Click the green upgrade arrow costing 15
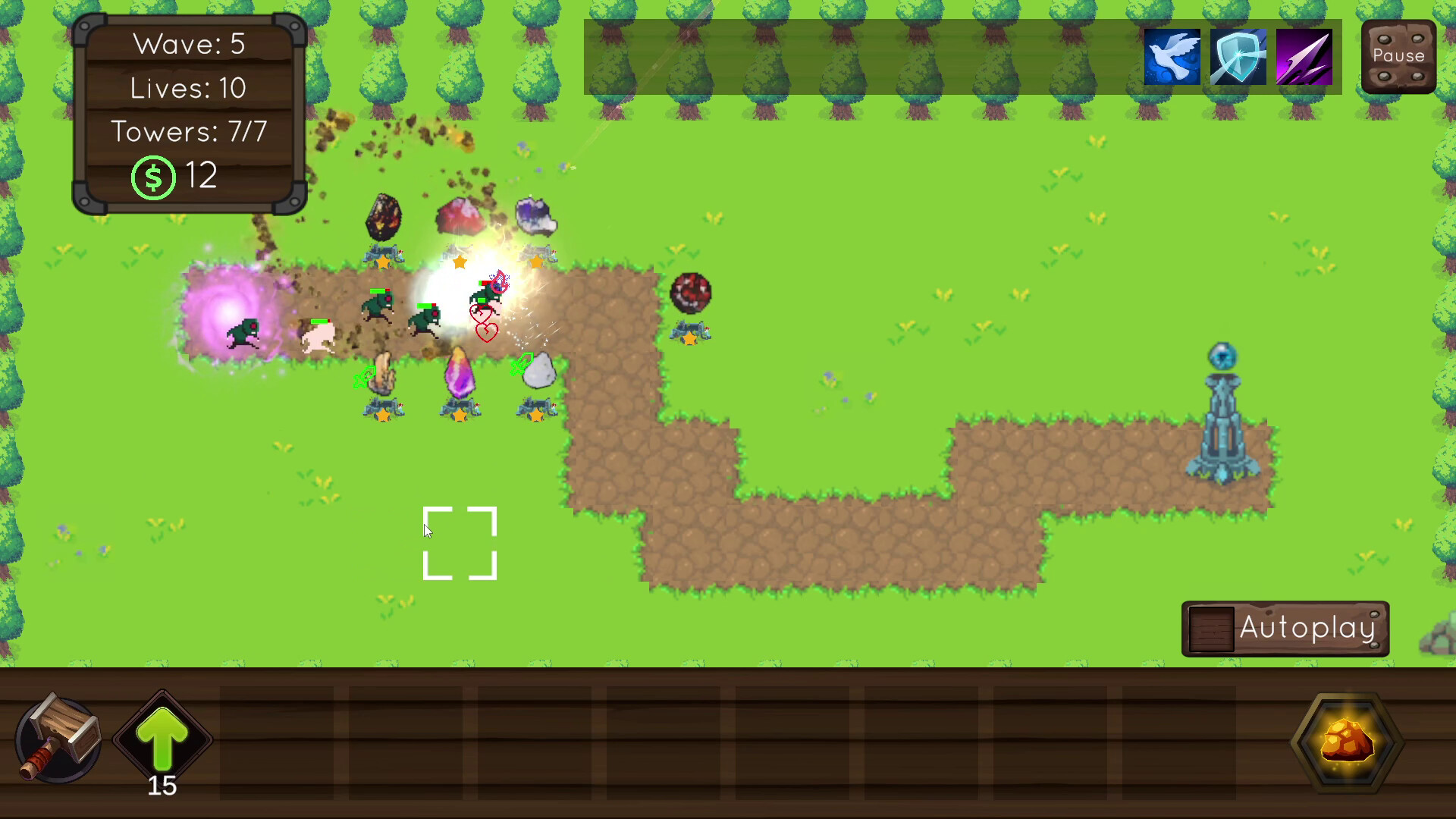 click(x=162, y=739)
